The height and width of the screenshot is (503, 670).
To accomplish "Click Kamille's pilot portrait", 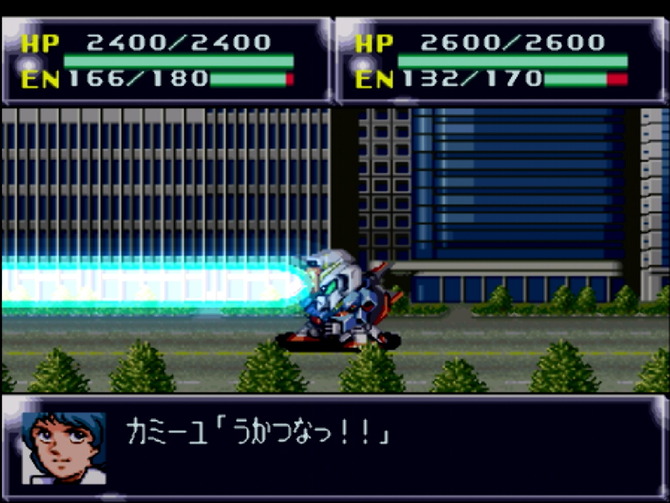I will 62,445.
